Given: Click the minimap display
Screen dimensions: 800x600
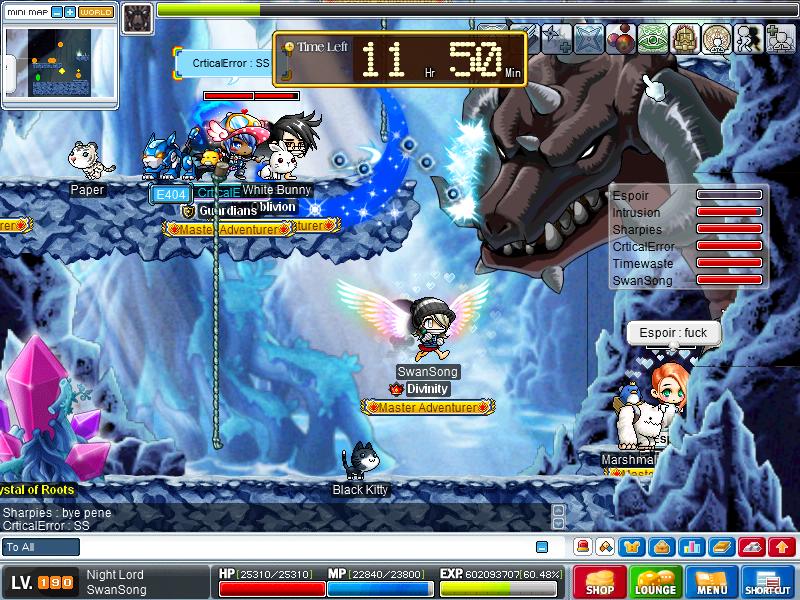Looking at the screenshot, I should (x=60, y=62).
